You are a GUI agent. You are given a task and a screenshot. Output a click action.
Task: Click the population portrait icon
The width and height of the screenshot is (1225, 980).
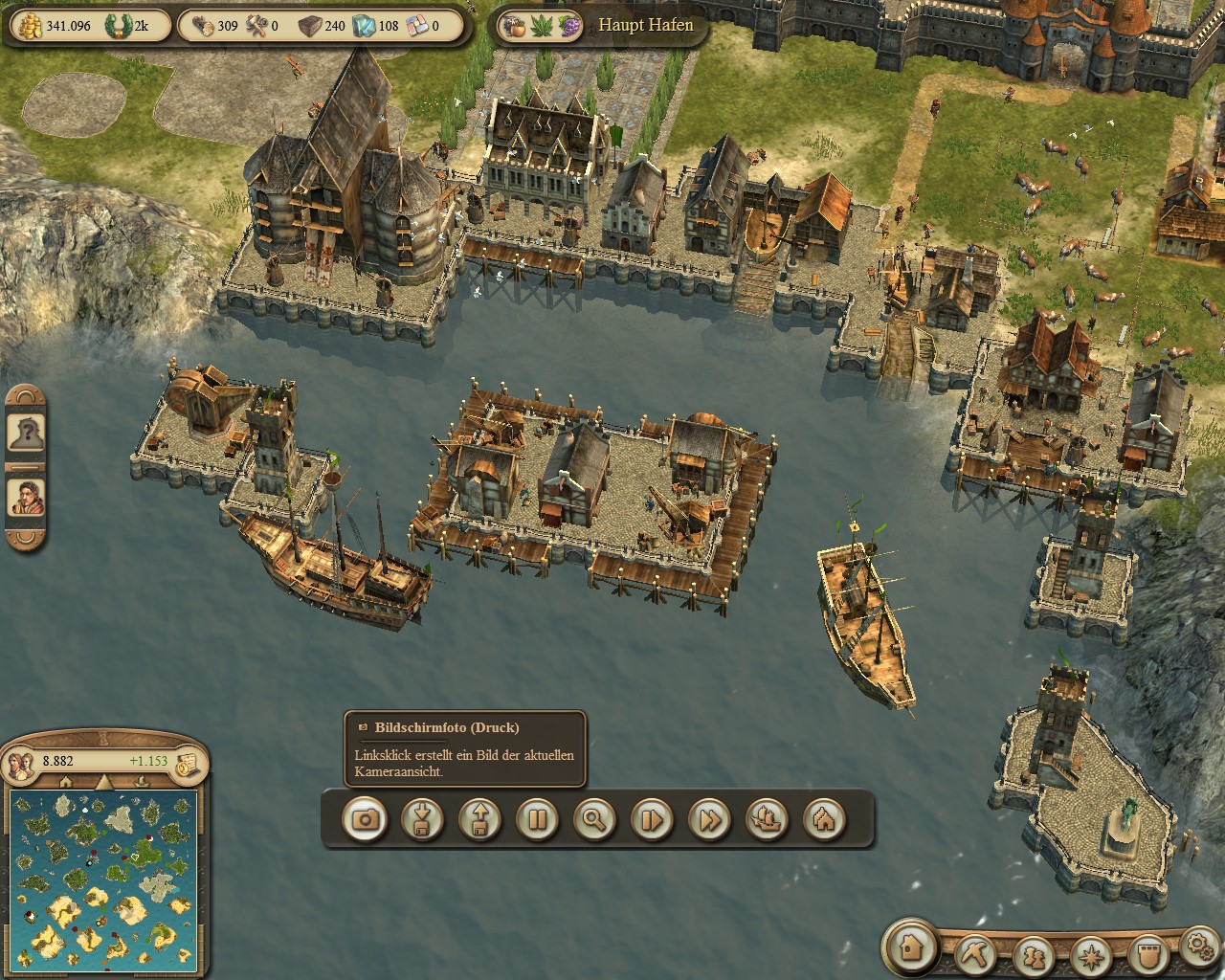[x=20, y=763]
